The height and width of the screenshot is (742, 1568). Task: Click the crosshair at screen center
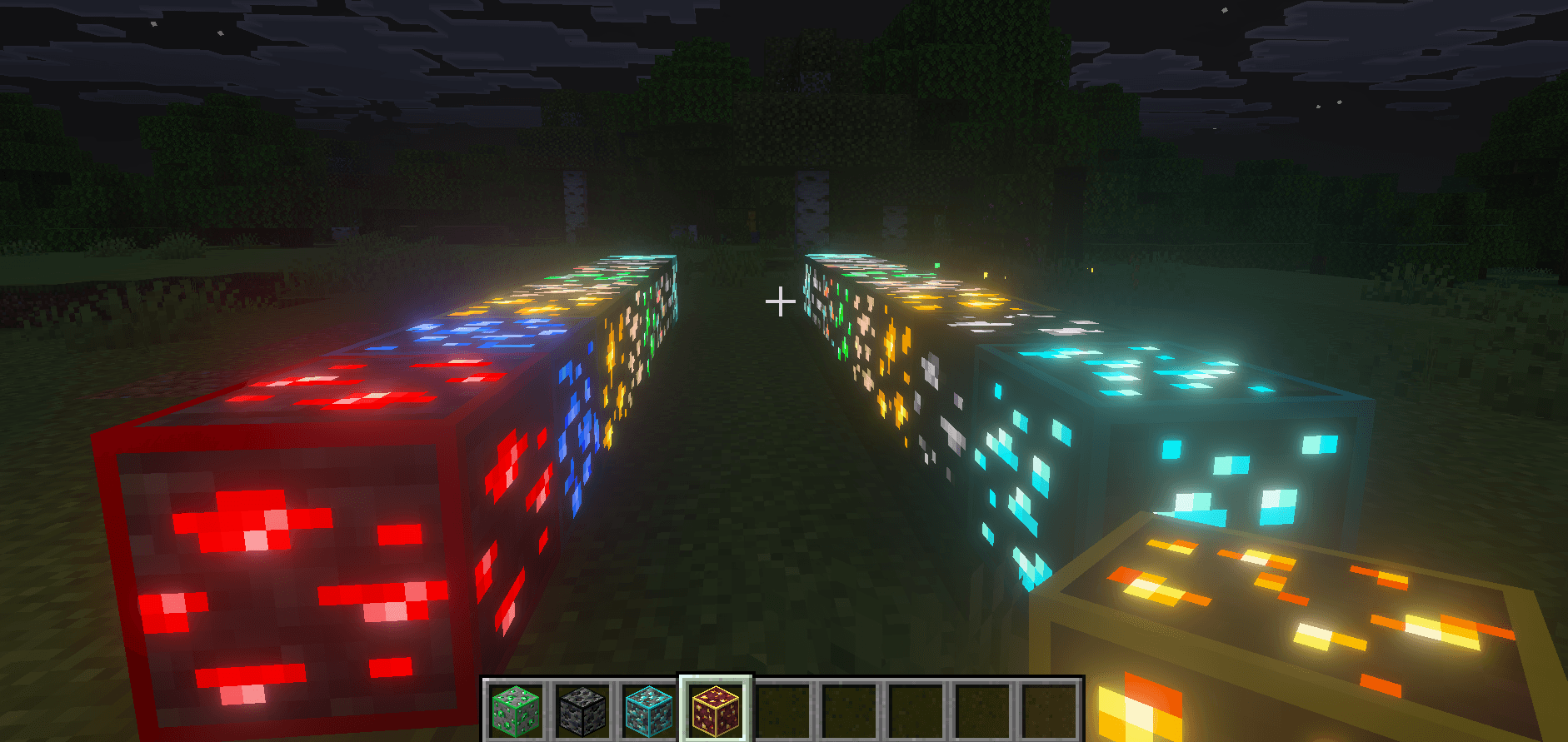(781, 301)
